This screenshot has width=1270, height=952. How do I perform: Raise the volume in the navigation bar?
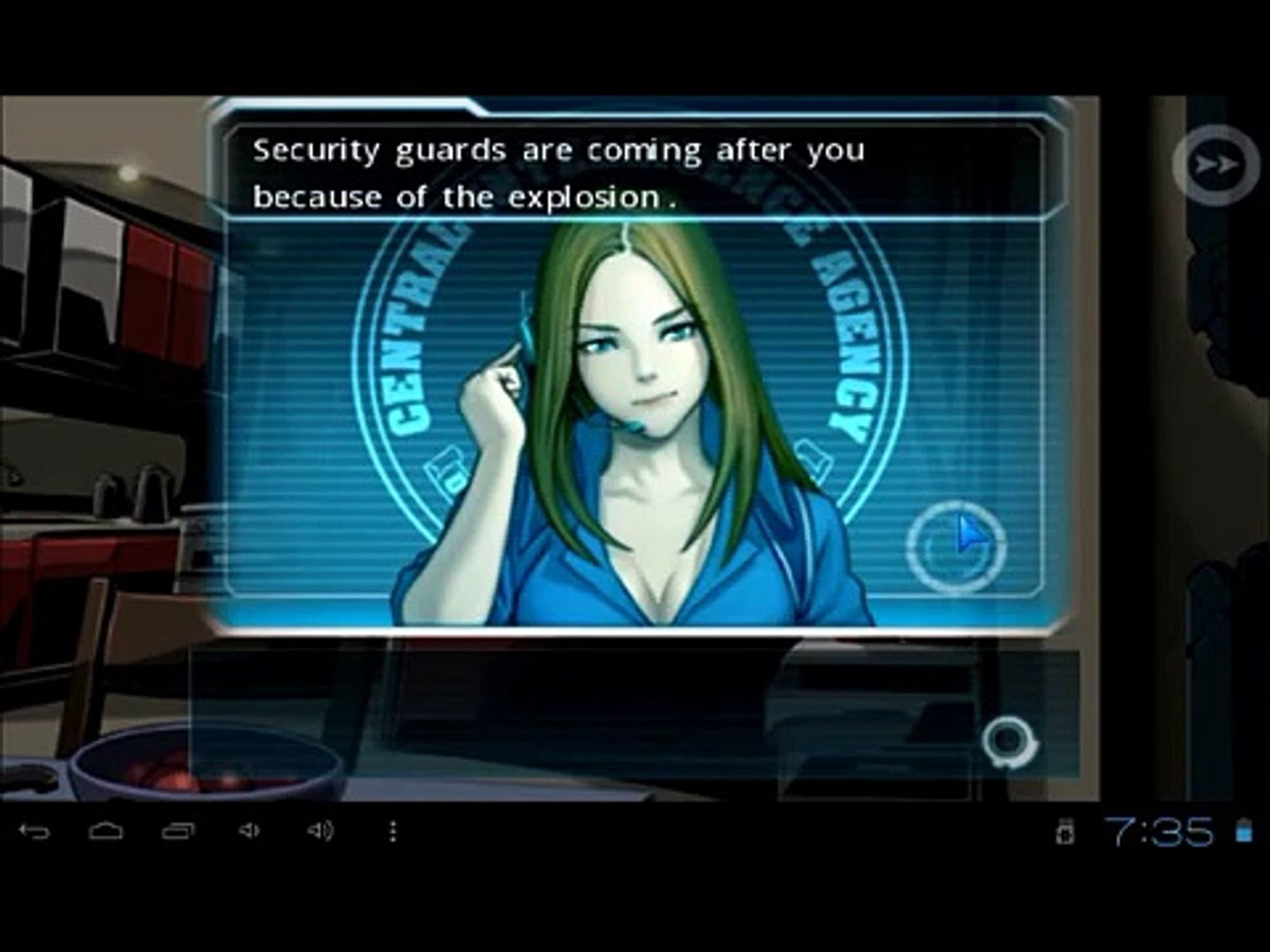320,830
